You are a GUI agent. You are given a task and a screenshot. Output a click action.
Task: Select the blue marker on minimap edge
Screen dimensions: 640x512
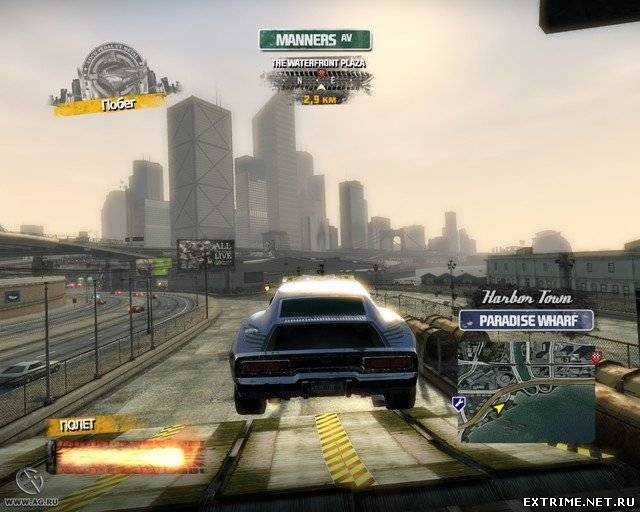click(458, 403)
